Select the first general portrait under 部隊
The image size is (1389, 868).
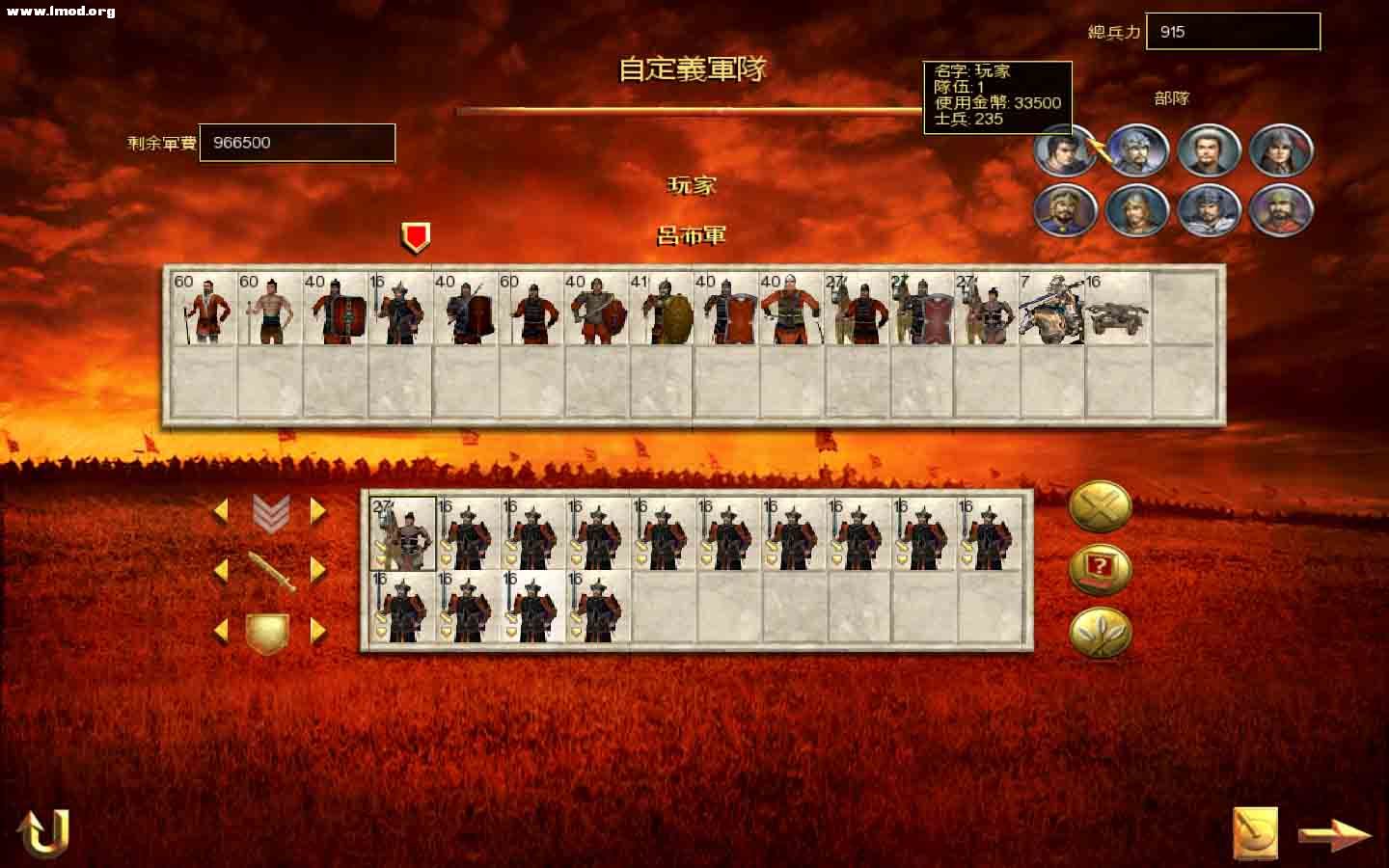point(1063,151)
